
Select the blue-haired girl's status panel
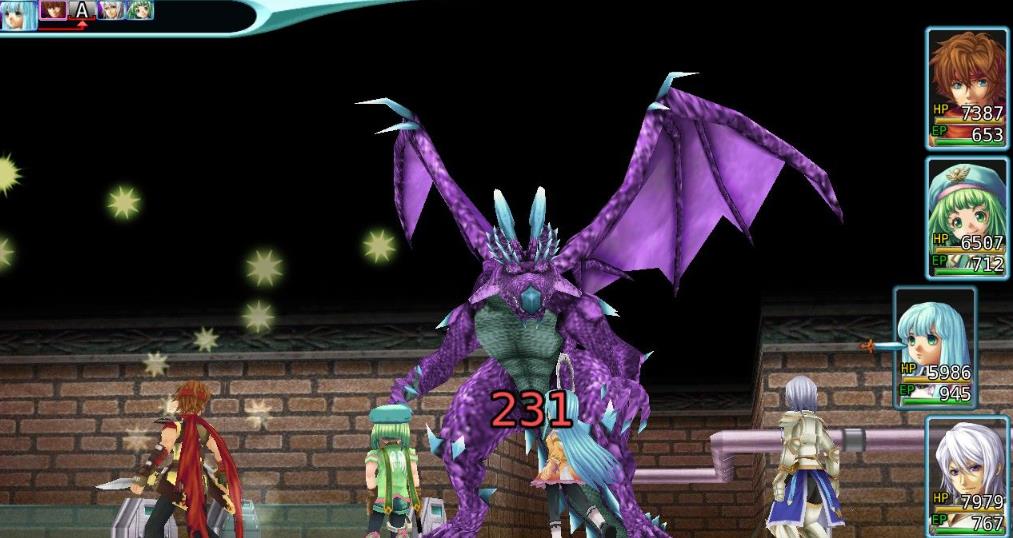[x=934, y=347]
